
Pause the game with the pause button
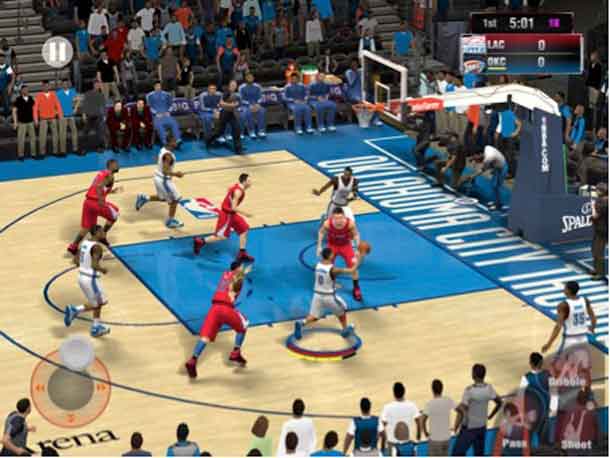pyautogui.click(x=57, y=51)
